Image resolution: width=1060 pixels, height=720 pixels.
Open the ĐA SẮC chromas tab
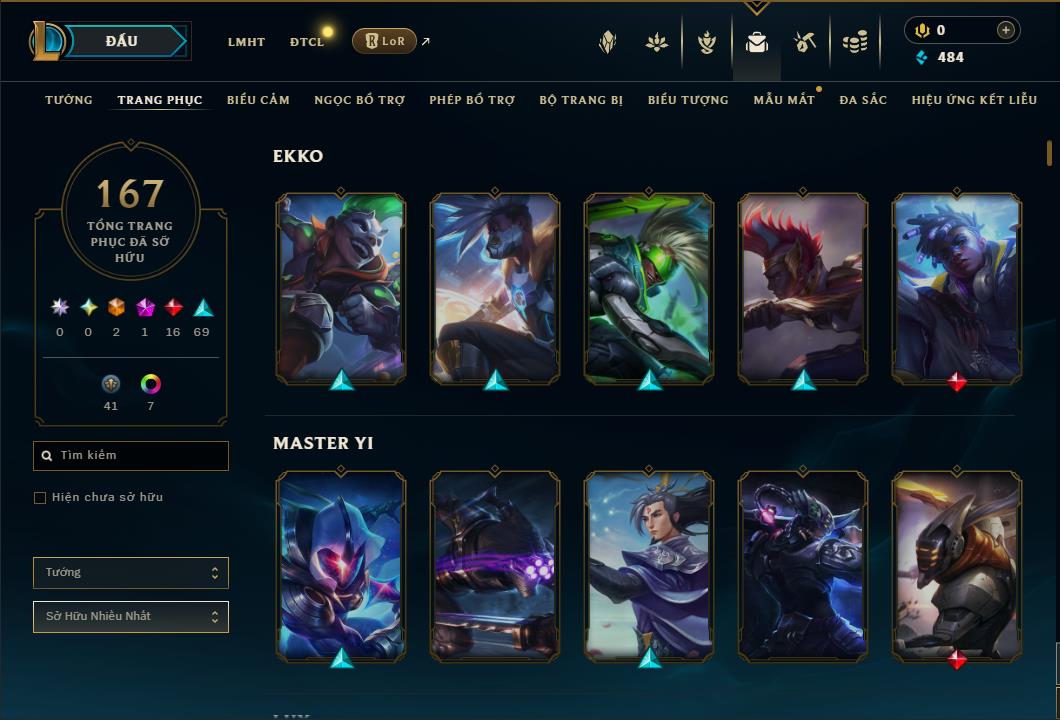coord(863,100)
